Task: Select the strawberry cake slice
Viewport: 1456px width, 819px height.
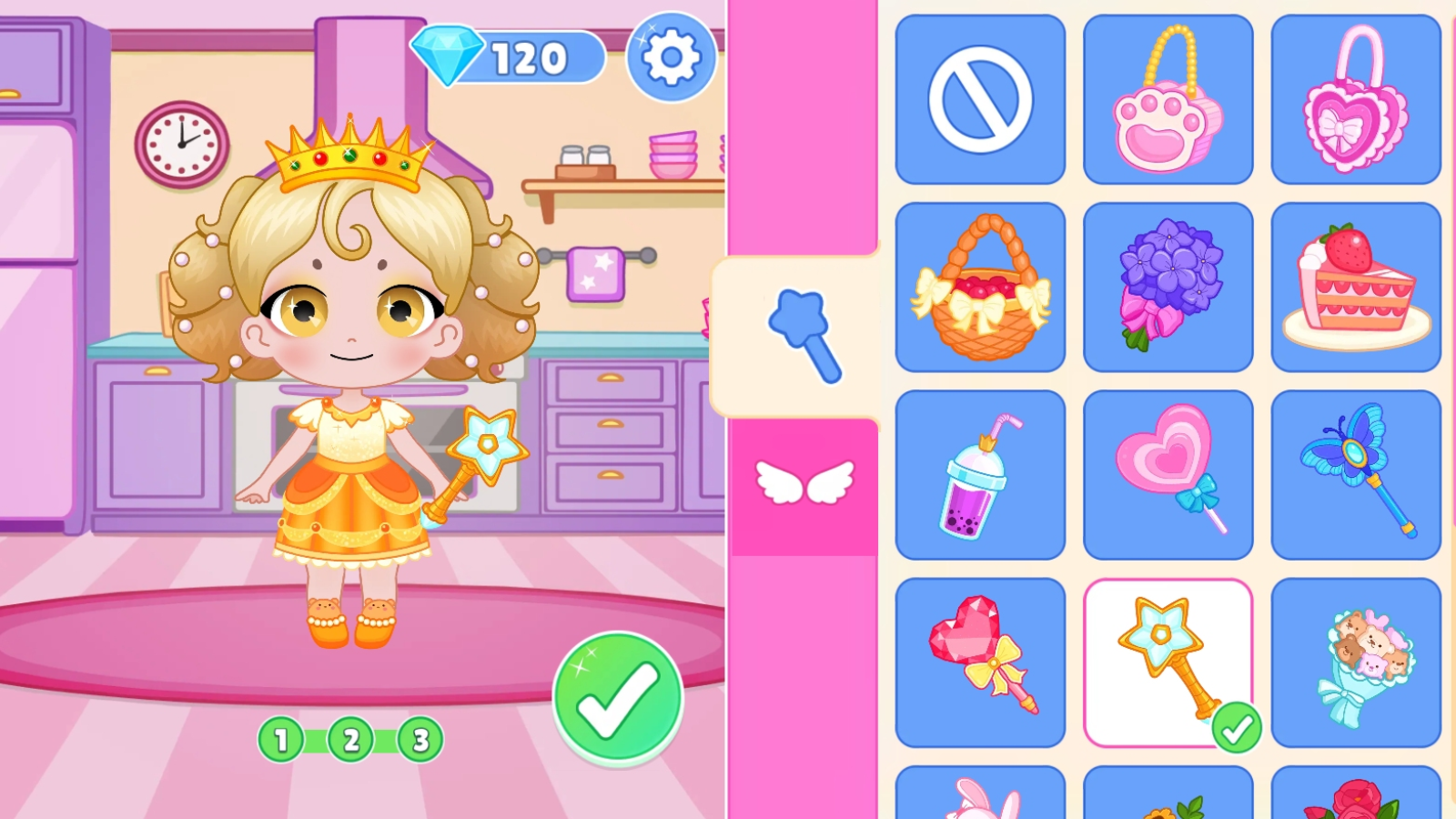Action: 1356,285
